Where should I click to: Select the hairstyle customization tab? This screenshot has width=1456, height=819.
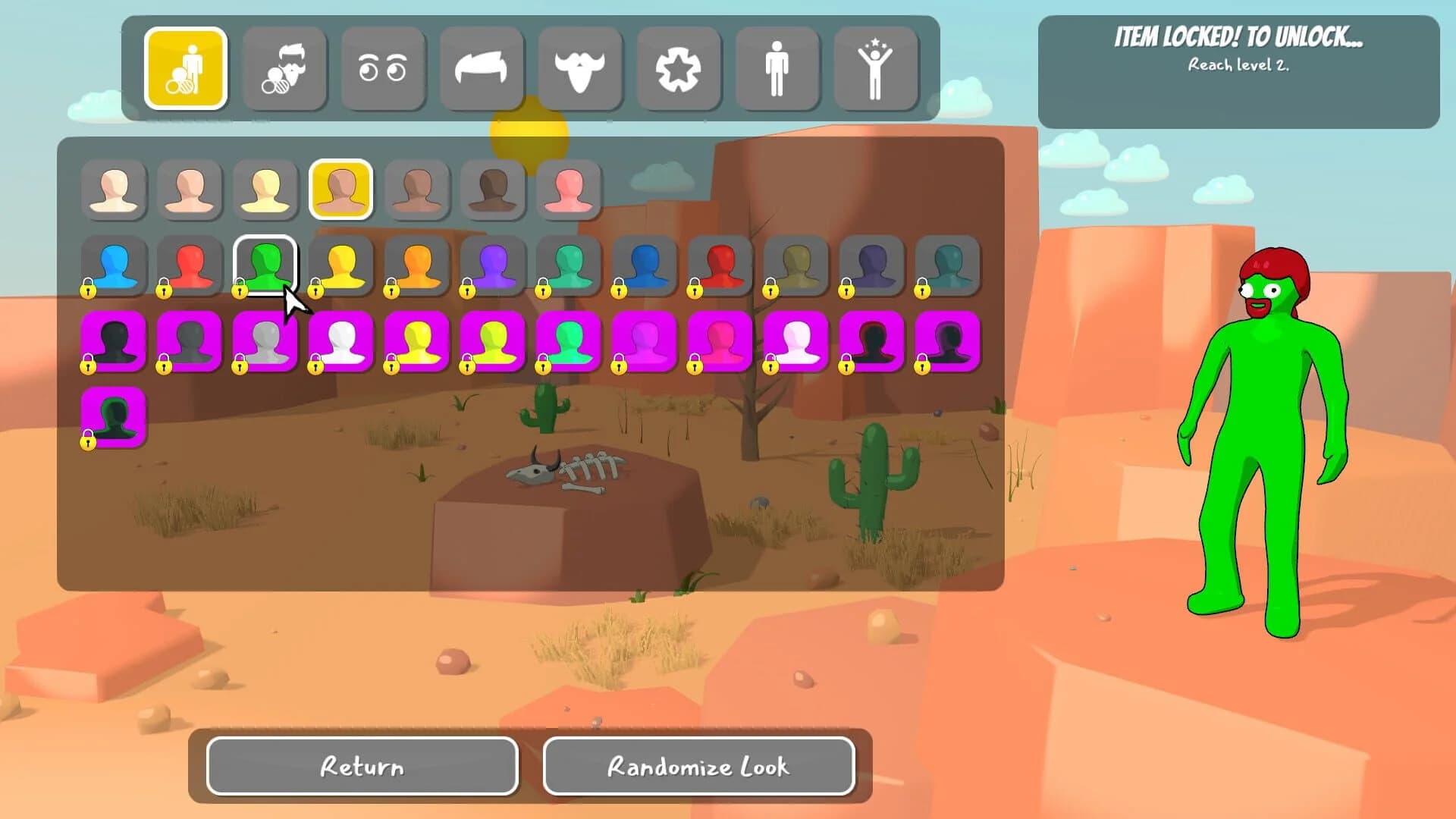click(482, 68)
